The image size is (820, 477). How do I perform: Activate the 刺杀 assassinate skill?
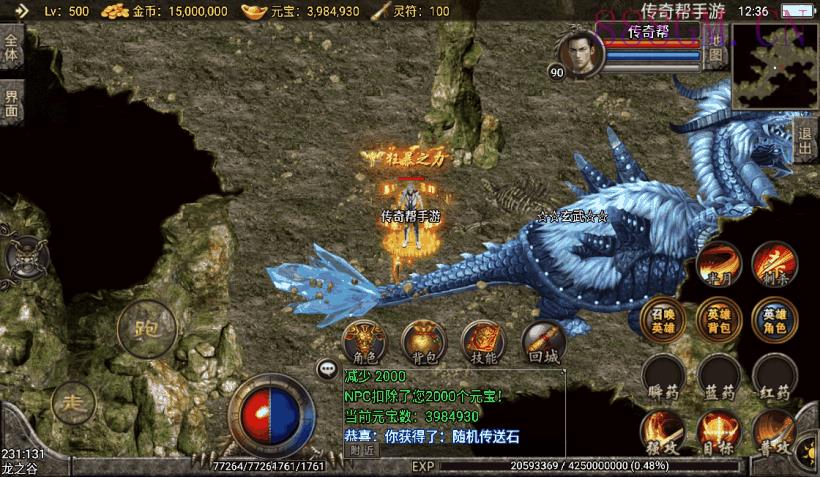774,263
